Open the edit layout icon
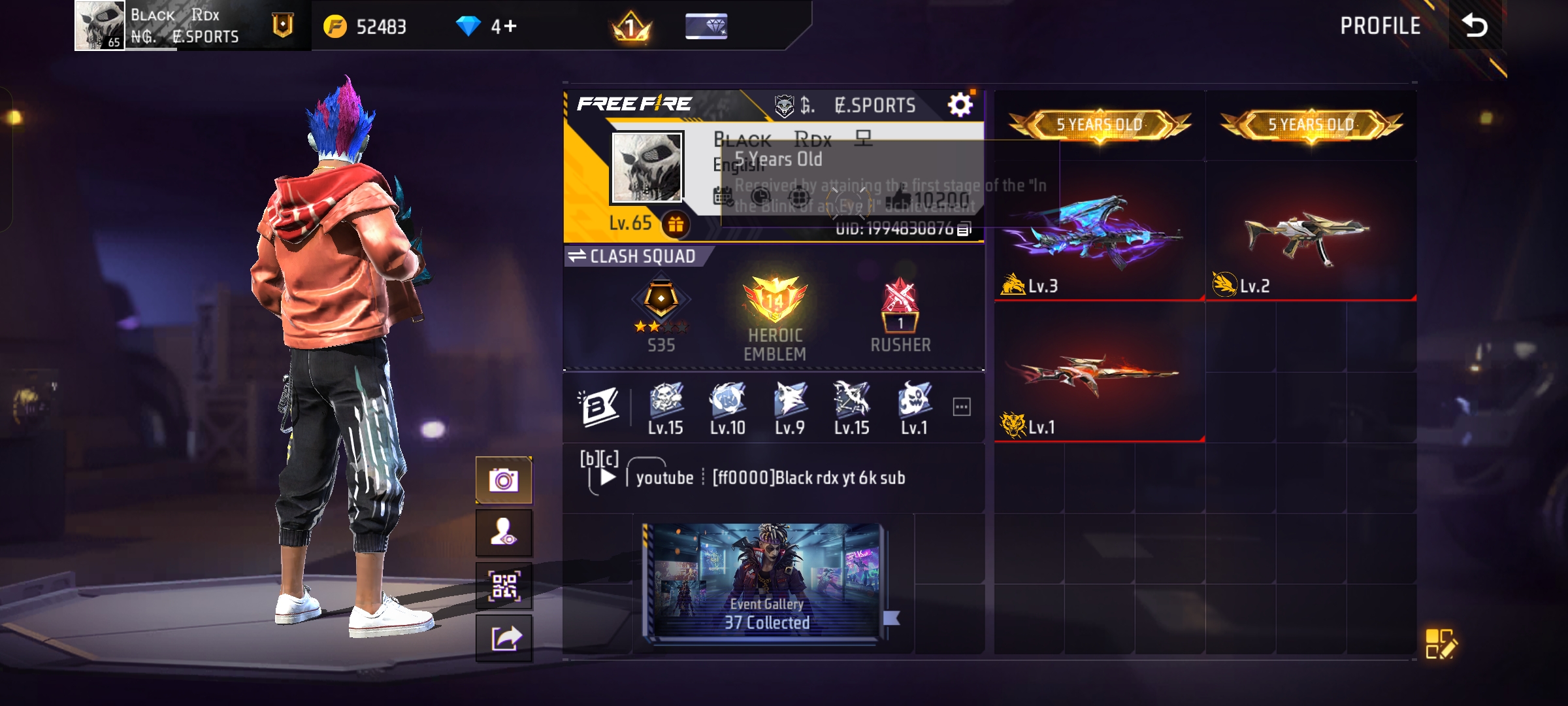 [x=1441, y=643]
